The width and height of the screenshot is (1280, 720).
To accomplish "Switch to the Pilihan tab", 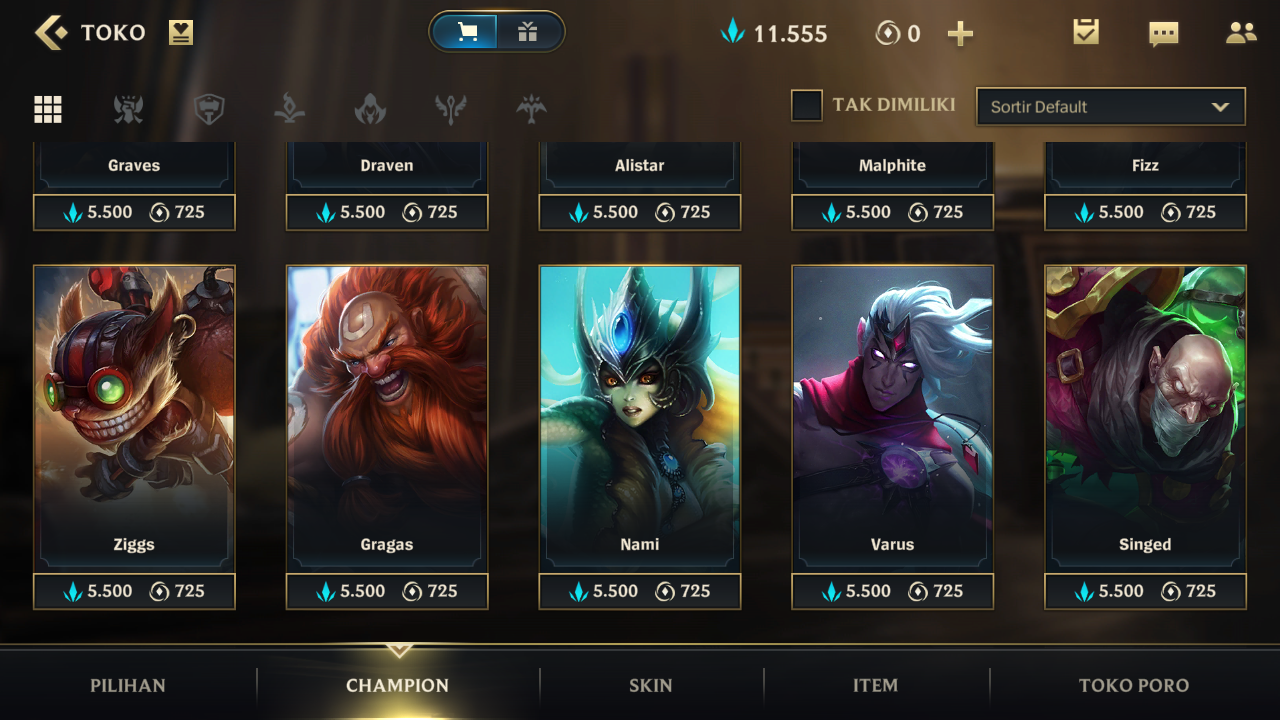I will [128, 686].
